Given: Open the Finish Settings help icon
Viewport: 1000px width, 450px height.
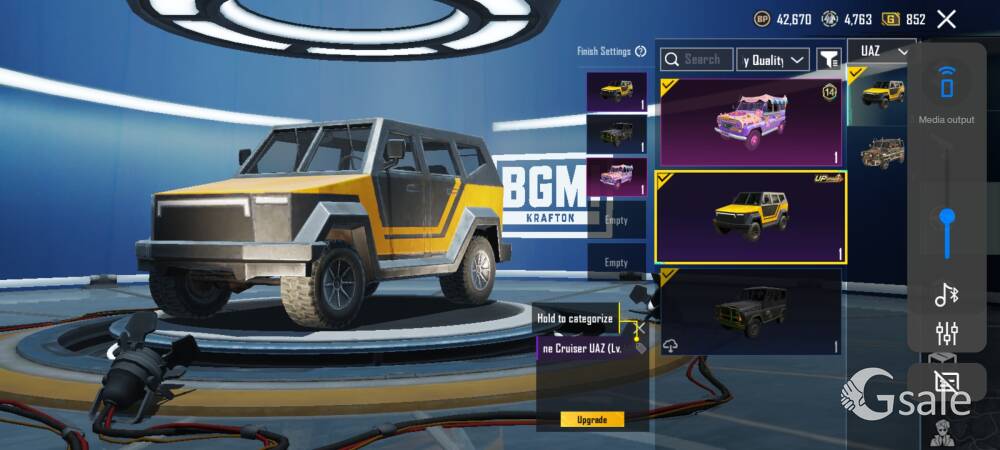Looking at the screenshot, I should pyautogui.click(x=640, y=51).
